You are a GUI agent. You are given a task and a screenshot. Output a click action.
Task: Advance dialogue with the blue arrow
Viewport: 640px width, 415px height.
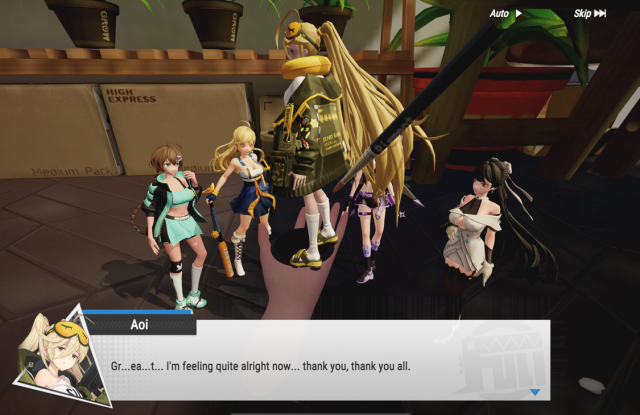(x=535, y=393)
